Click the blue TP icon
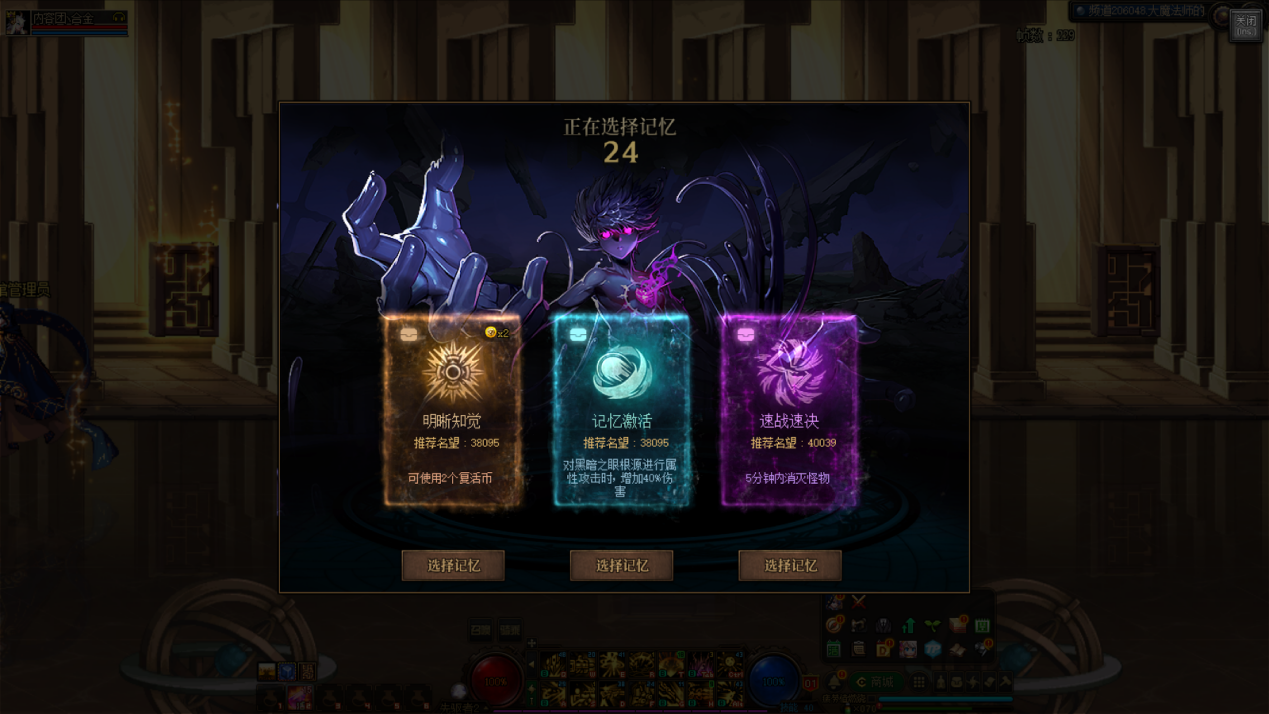This screenshot has width=1269, height=714. [932, 649]
